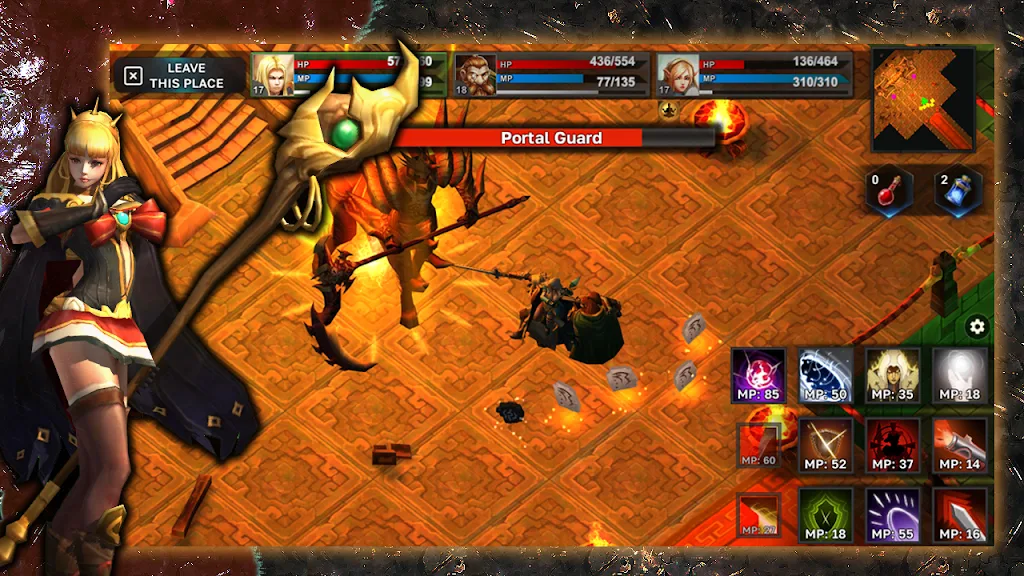
Task: Open settings with the gear icon
Action: click(x=977, y=327)
